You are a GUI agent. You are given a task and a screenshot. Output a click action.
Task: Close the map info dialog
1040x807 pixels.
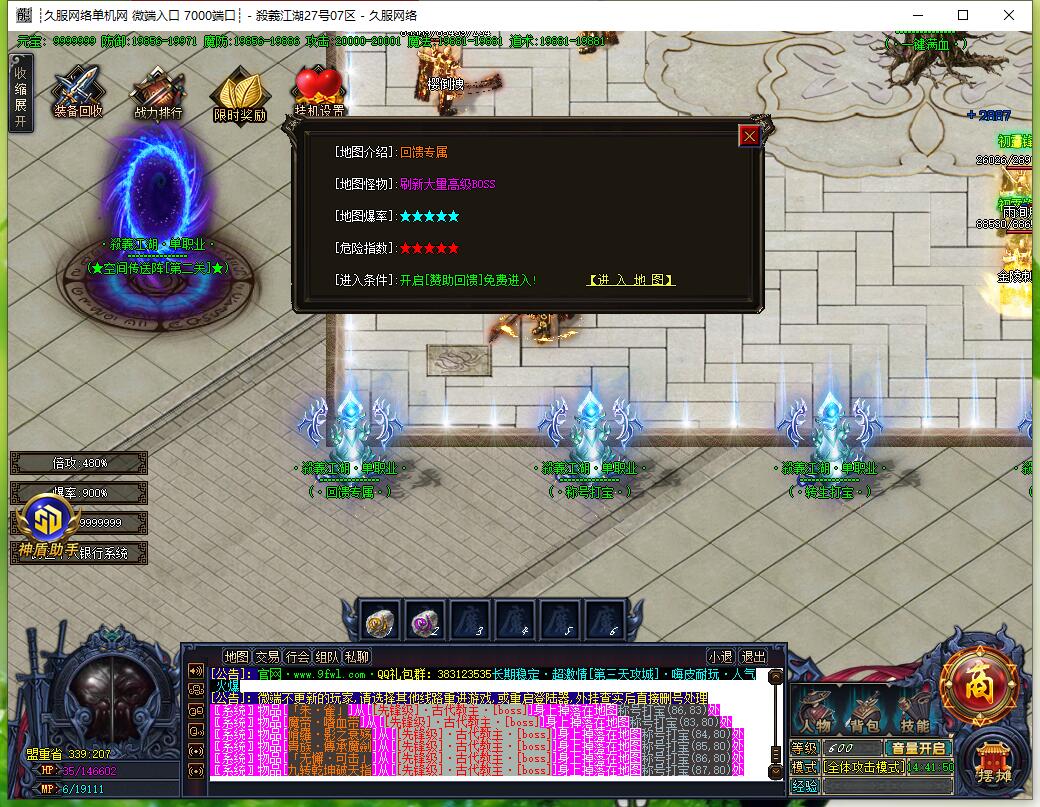(749, 135)
